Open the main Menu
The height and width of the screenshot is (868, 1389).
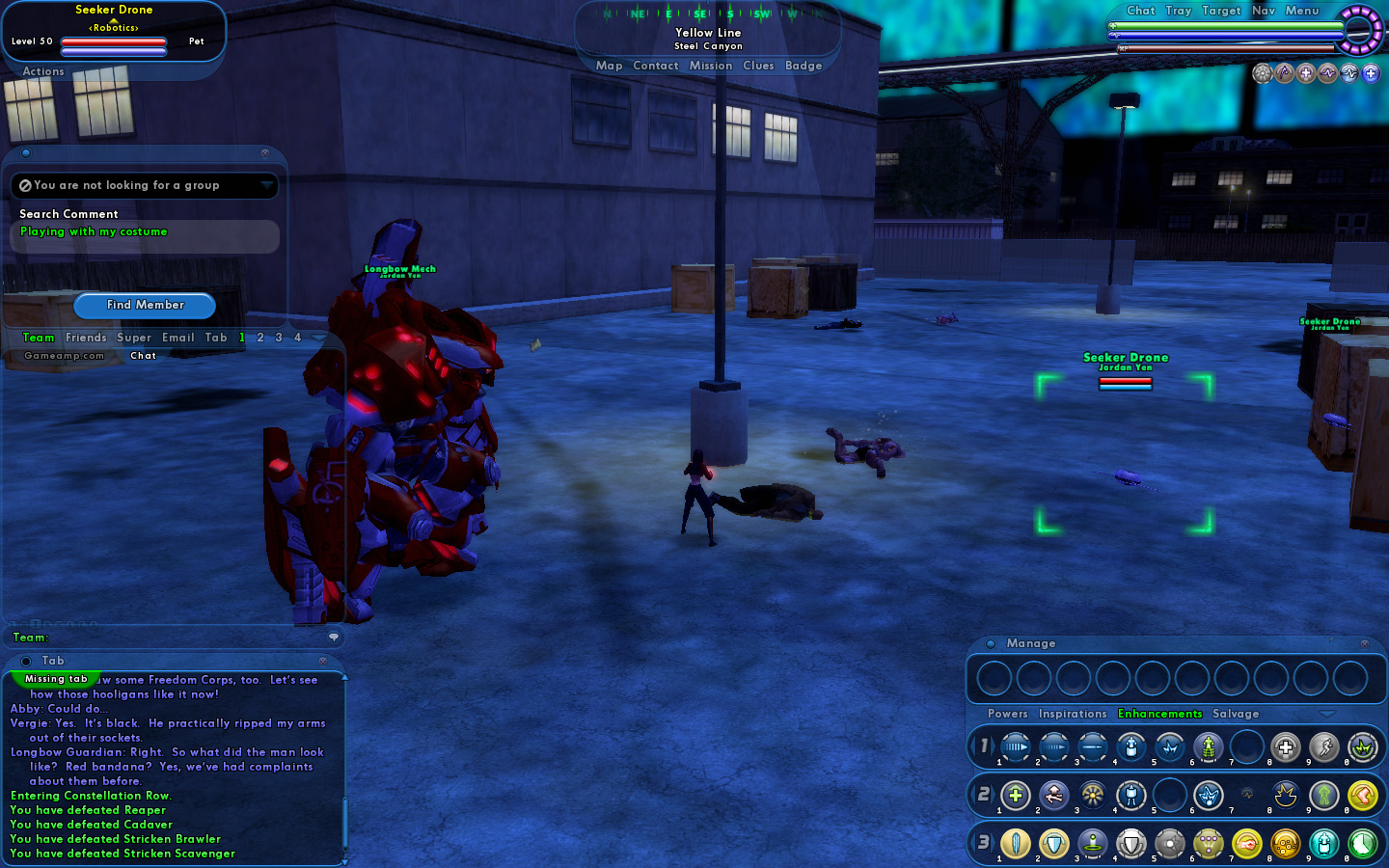pyautogui.click(x=1301, y=11)
